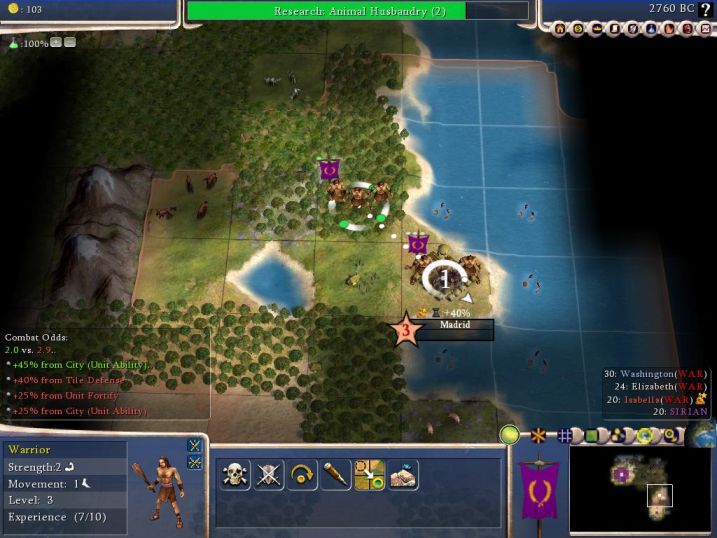Switch to the globe view icon
717x538 pixels.
pos(703,436)
